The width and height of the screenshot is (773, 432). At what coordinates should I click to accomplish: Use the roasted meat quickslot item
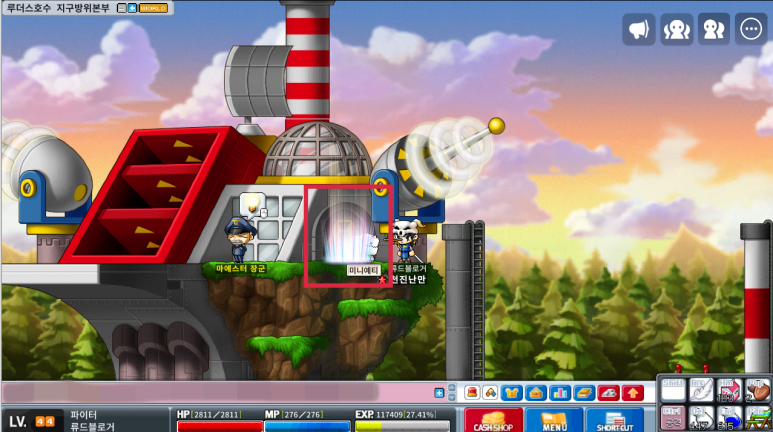[x=759, y=388]
